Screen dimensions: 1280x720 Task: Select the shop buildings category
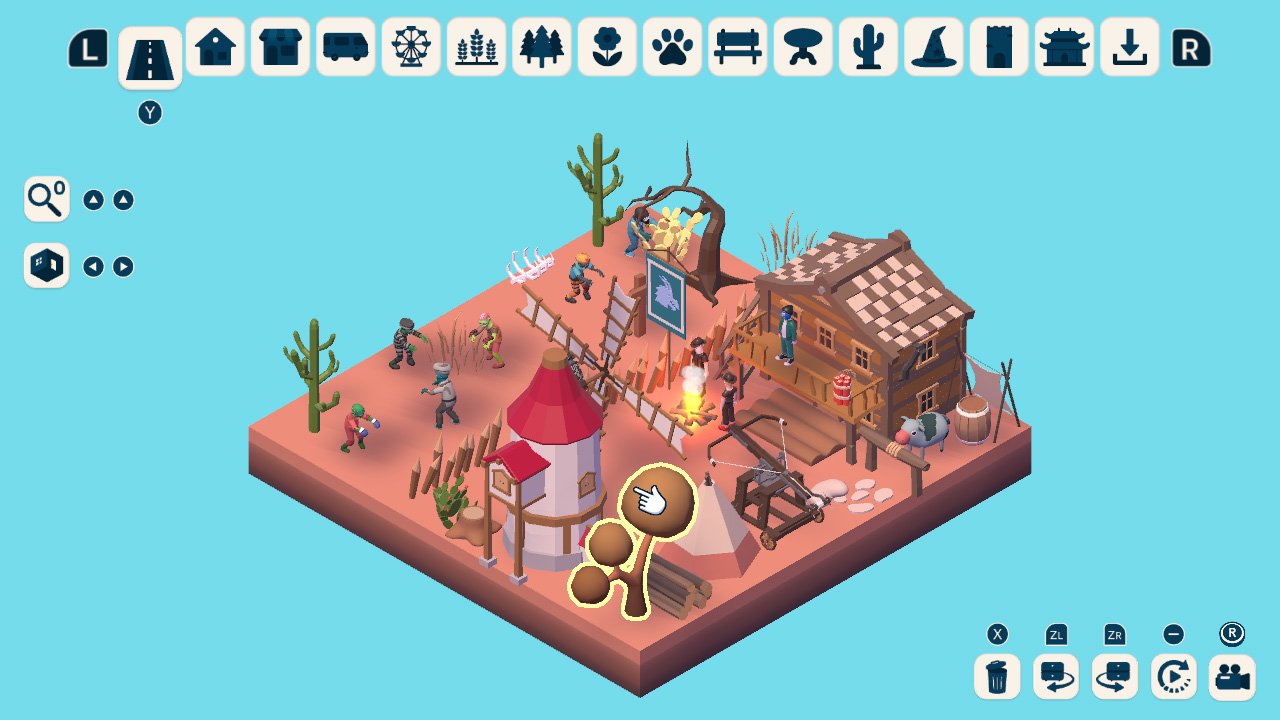[279, 46]
